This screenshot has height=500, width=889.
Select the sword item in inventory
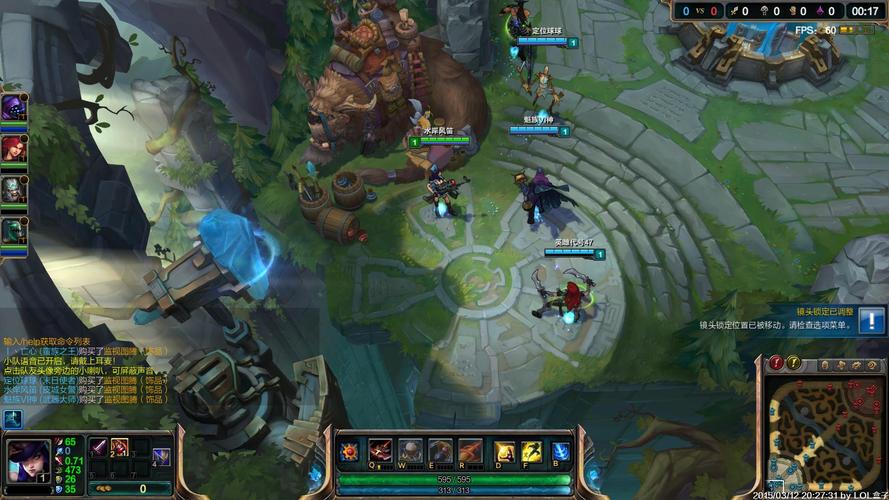click(99, 447)
